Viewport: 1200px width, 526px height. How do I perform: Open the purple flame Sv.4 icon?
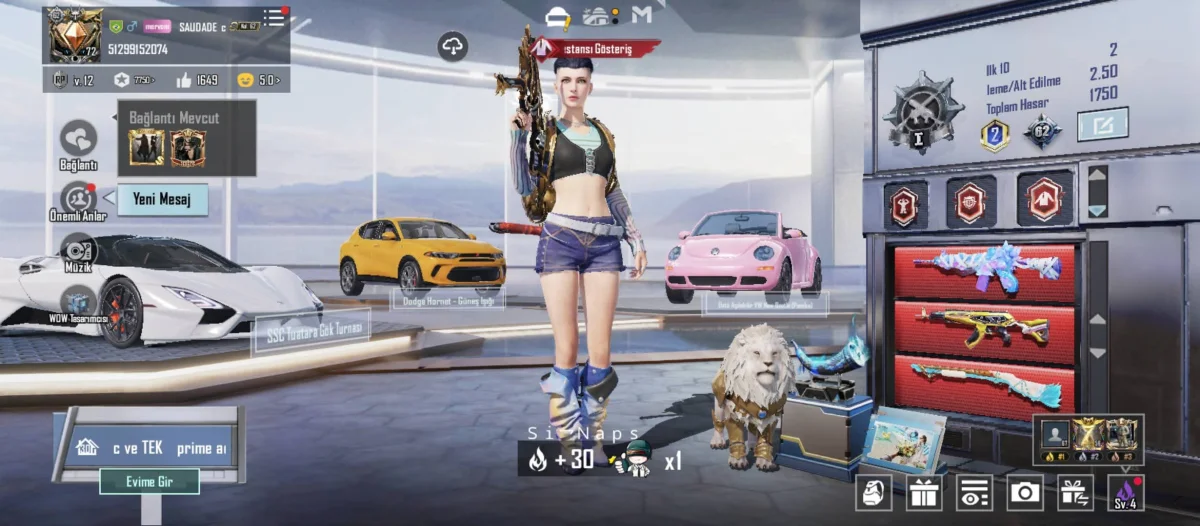tap(1126, 491)
